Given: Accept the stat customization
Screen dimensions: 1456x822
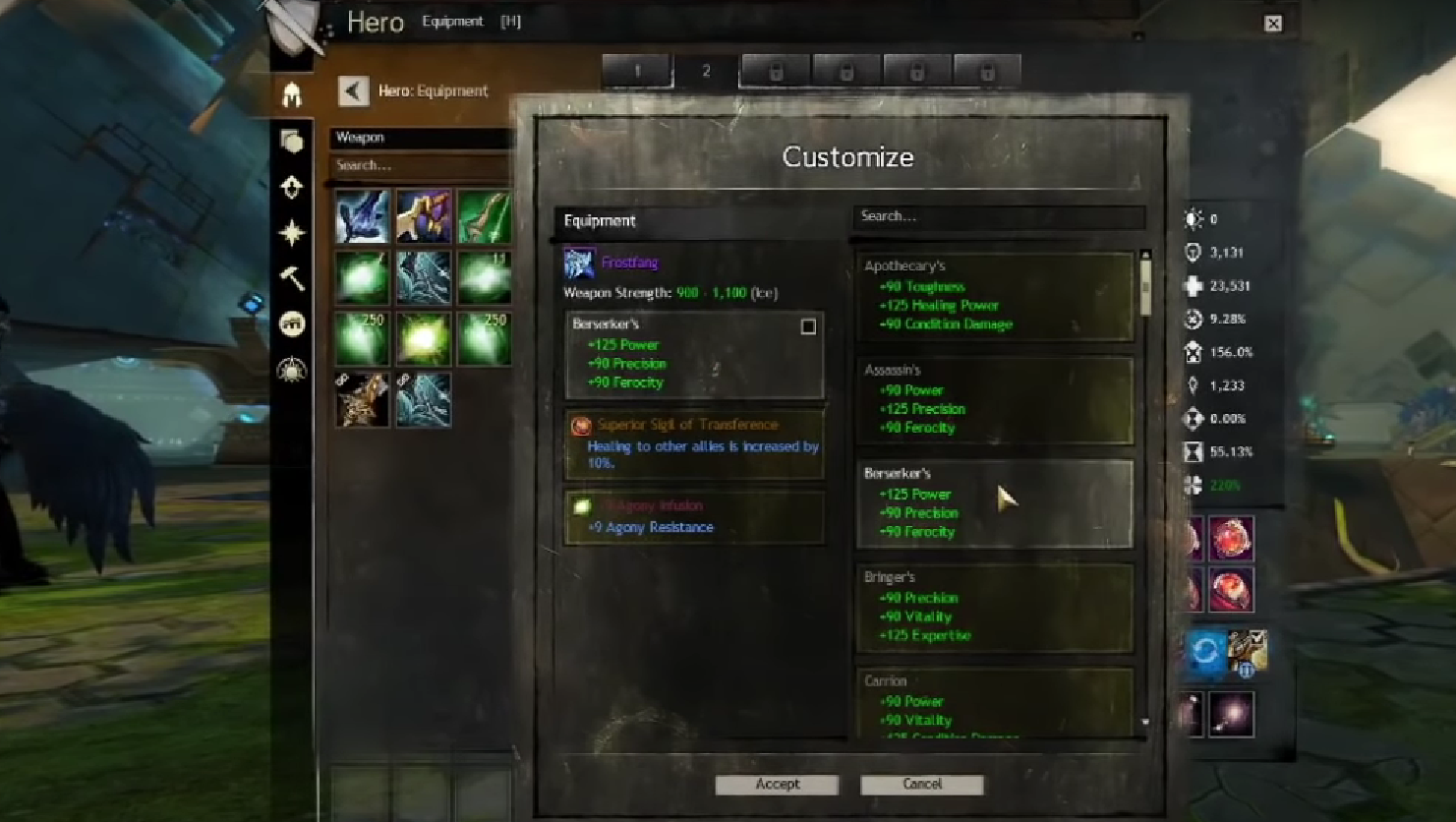Looking at the screenshot, I should click(x=777, y=785).
